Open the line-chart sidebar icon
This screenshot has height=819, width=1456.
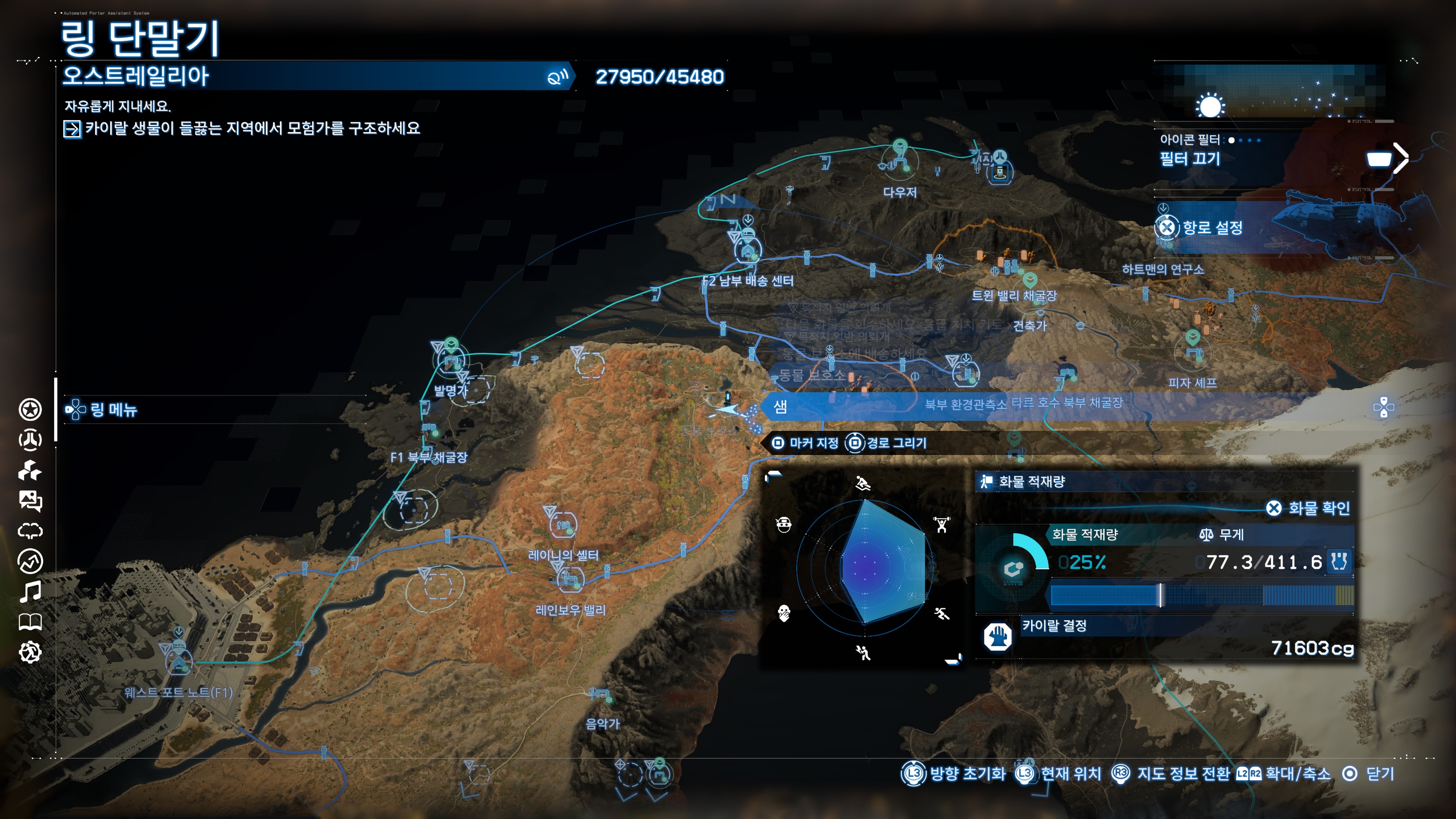[30, 561]
